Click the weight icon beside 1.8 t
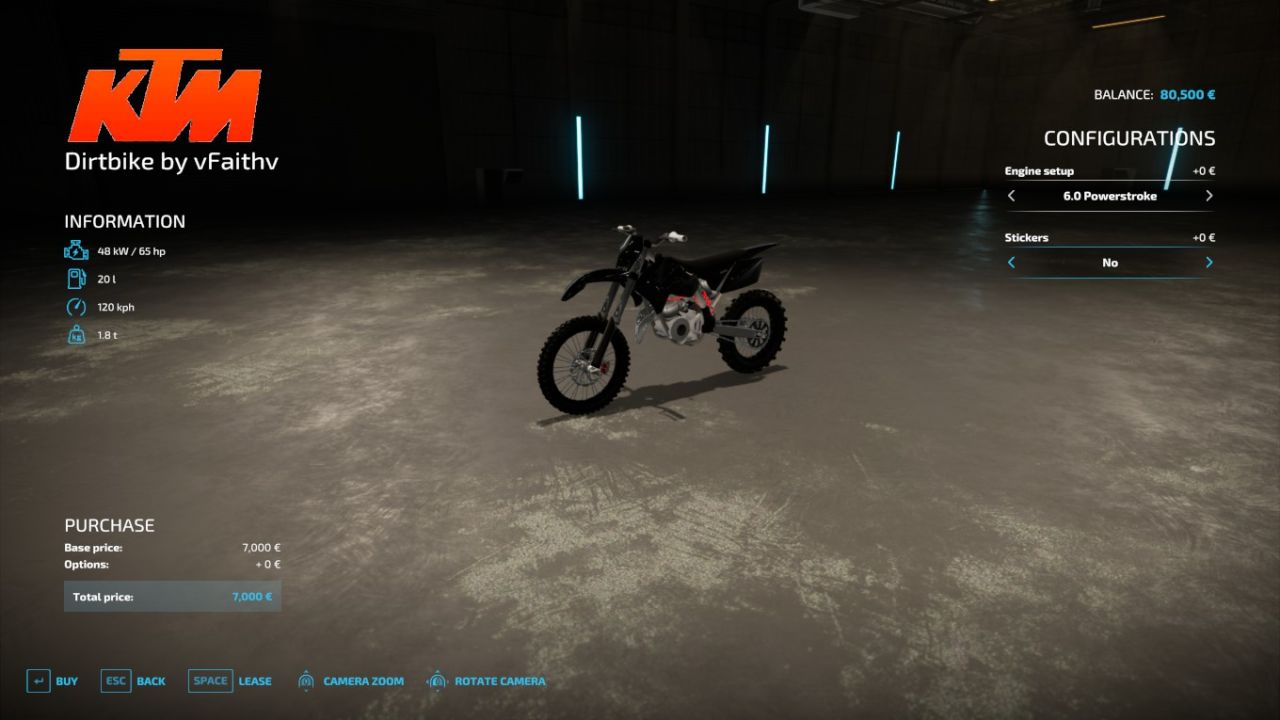The image size is (1280, 720). coord(75,335)
